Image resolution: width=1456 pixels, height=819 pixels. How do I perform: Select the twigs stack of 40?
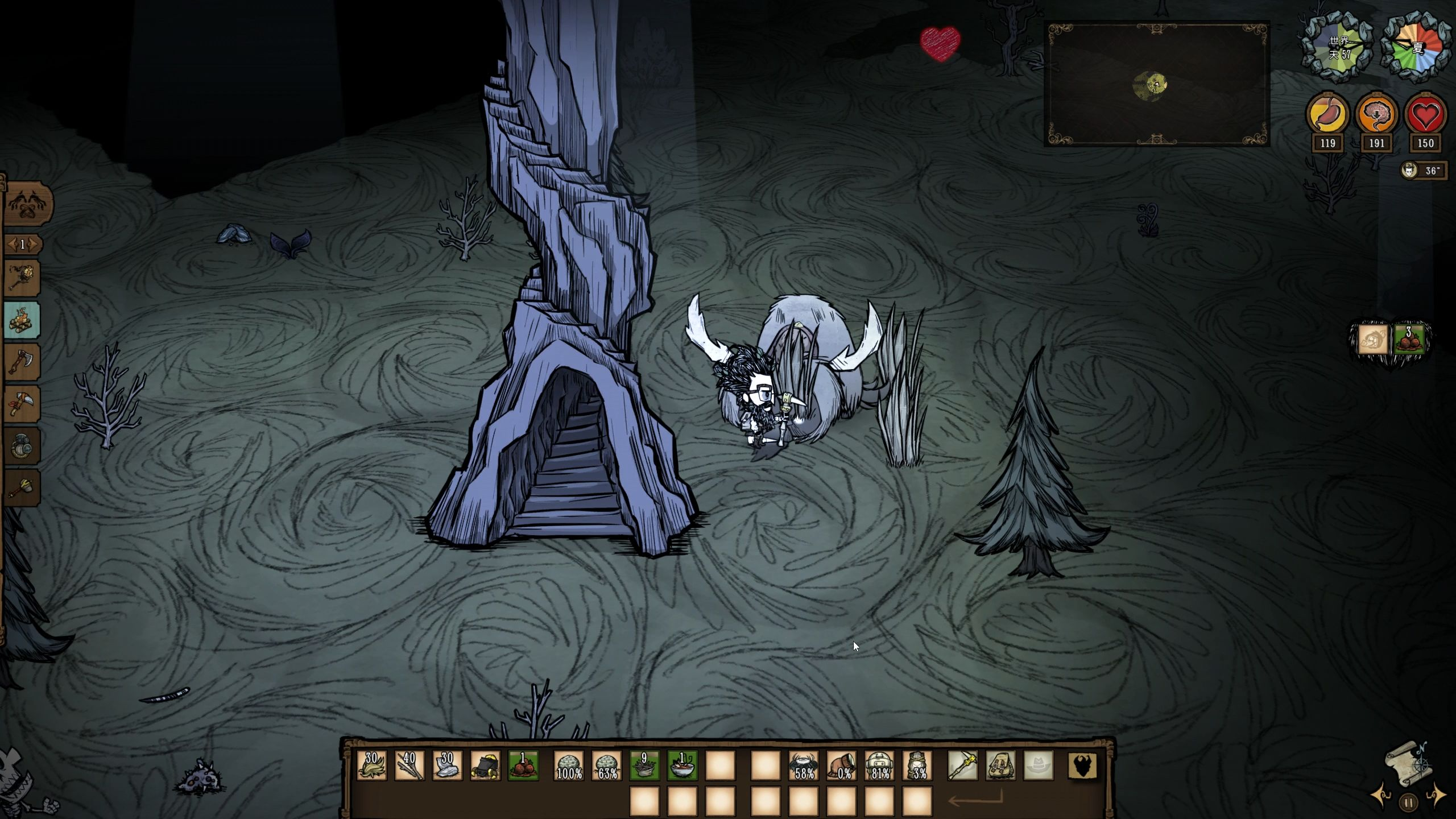point(409,766)
